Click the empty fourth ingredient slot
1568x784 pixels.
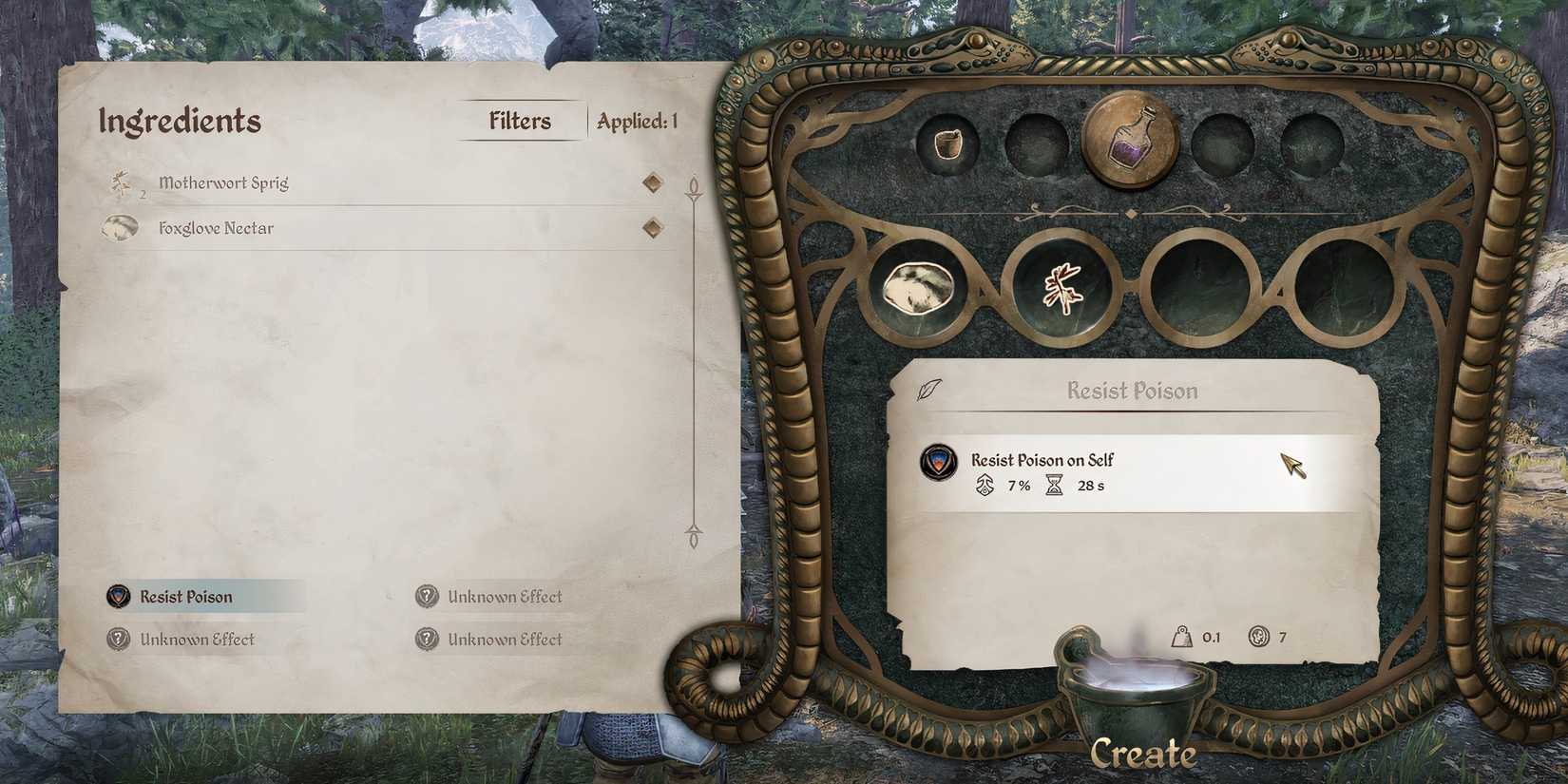tap(1345, 288)
